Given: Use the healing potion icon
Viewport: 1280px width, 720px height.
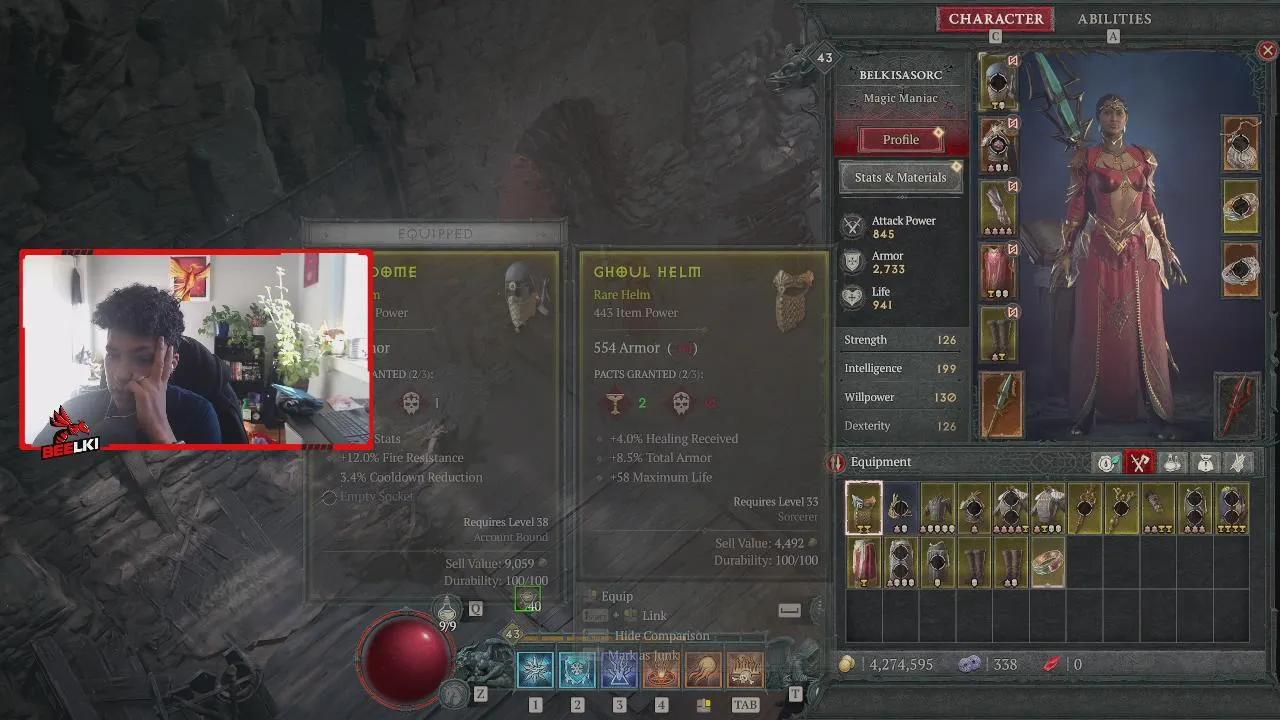Looking at the screenshot, I should click(447, 609).
